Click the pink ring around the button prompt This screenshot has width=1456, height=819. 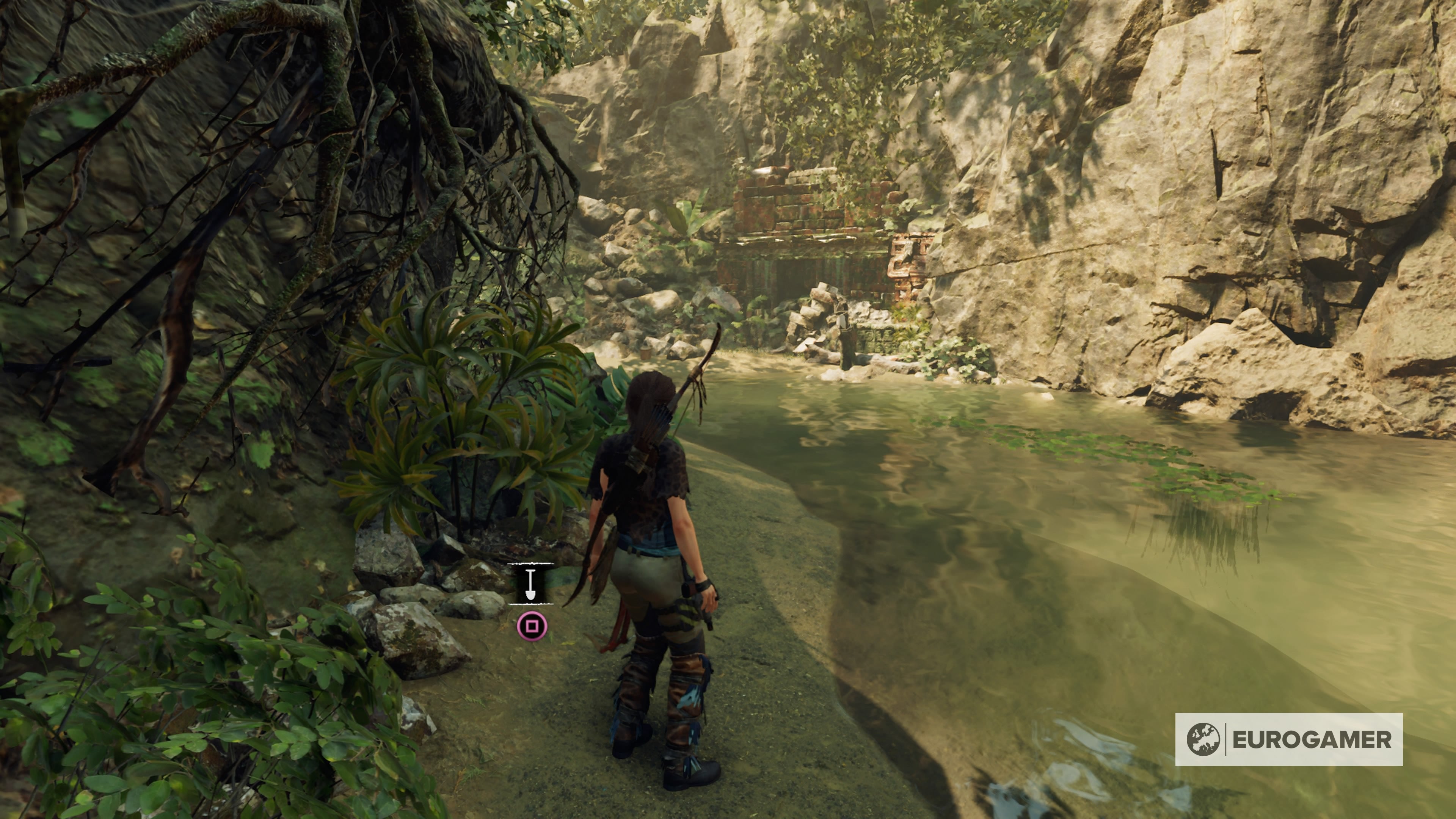532,613
